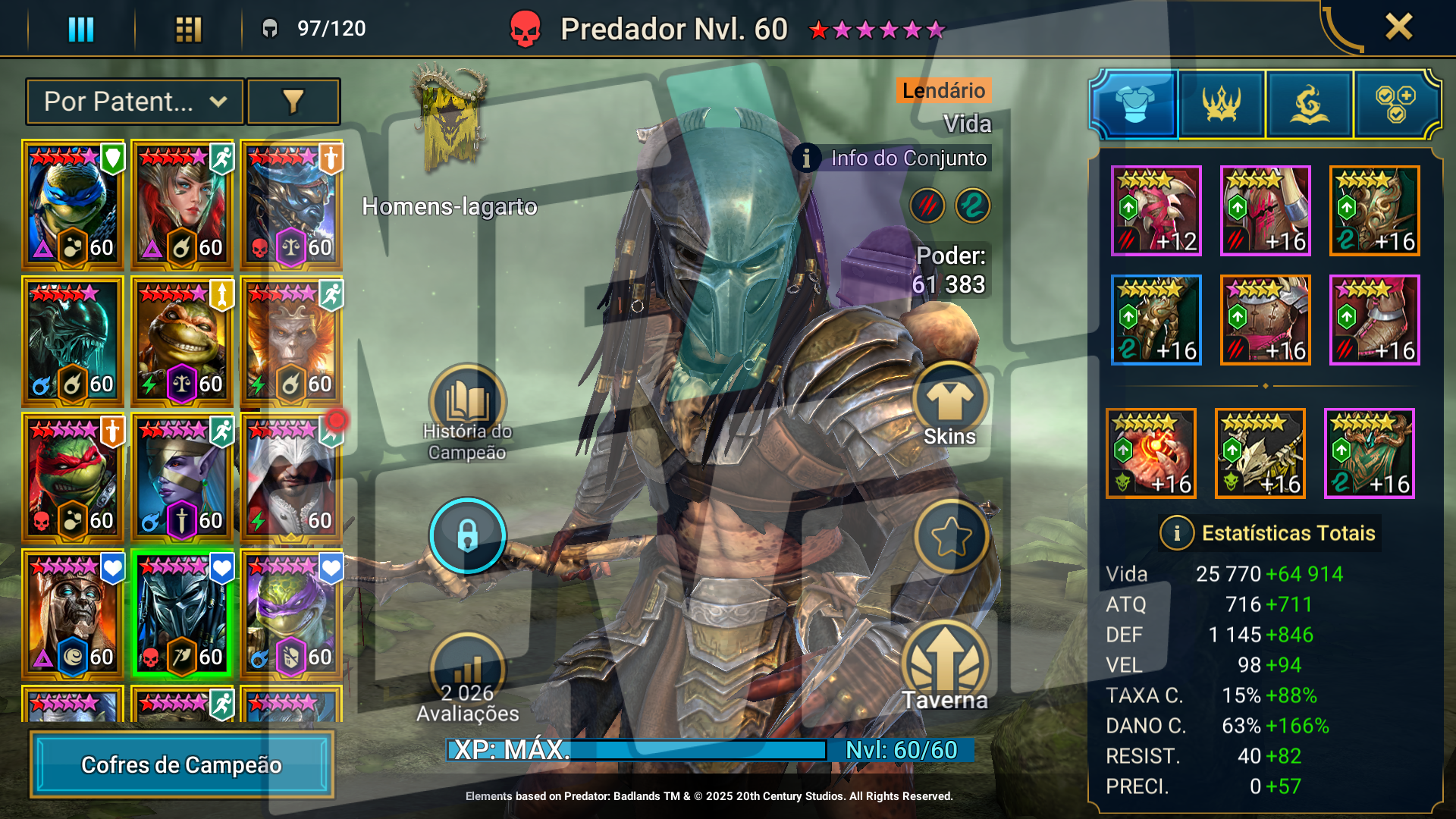1456x819 pixels.
Task: Open Cofres de Campeão
Action: [181, 764]
